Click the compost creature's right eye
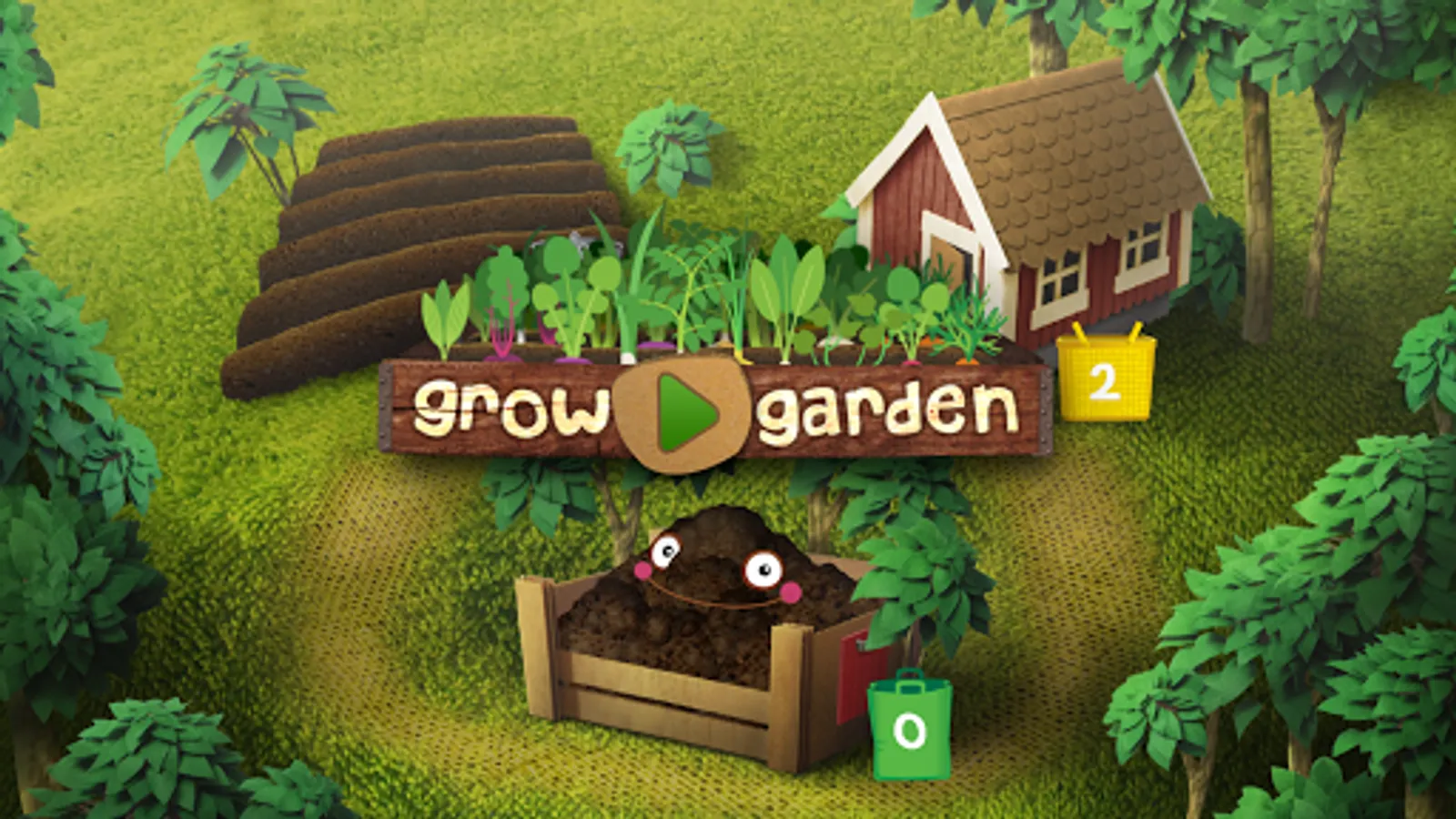 [x=763, y=567]
